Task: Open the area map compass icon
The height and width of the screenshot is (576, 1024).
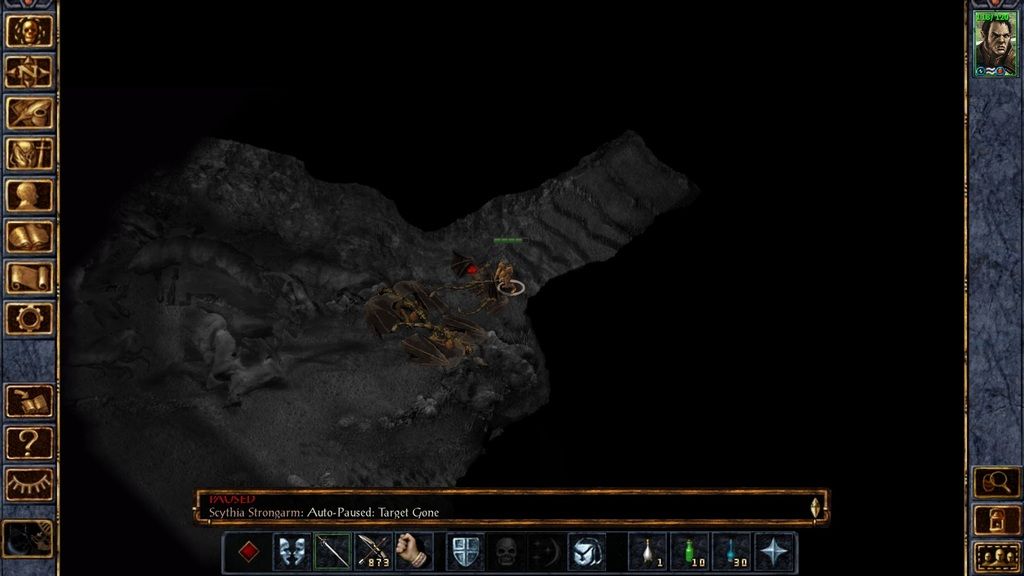Action: pyautogui.click(x=29, y=72)
